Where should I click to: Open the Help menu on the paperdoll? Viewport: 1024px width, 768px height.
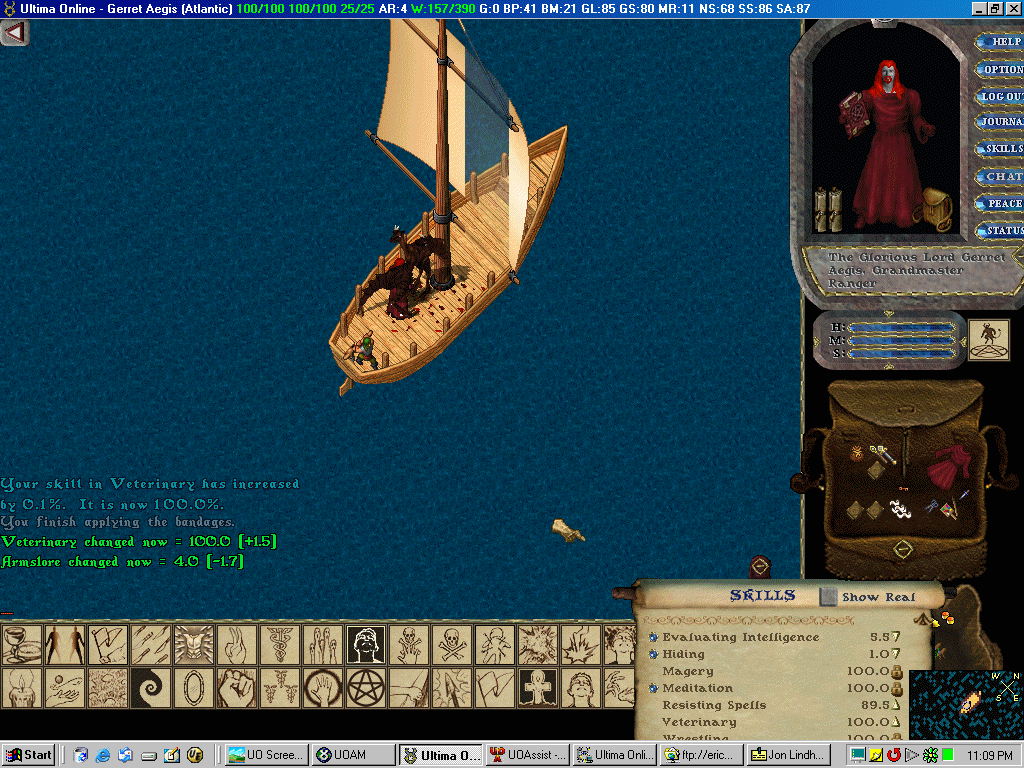tap(1001, 42)
